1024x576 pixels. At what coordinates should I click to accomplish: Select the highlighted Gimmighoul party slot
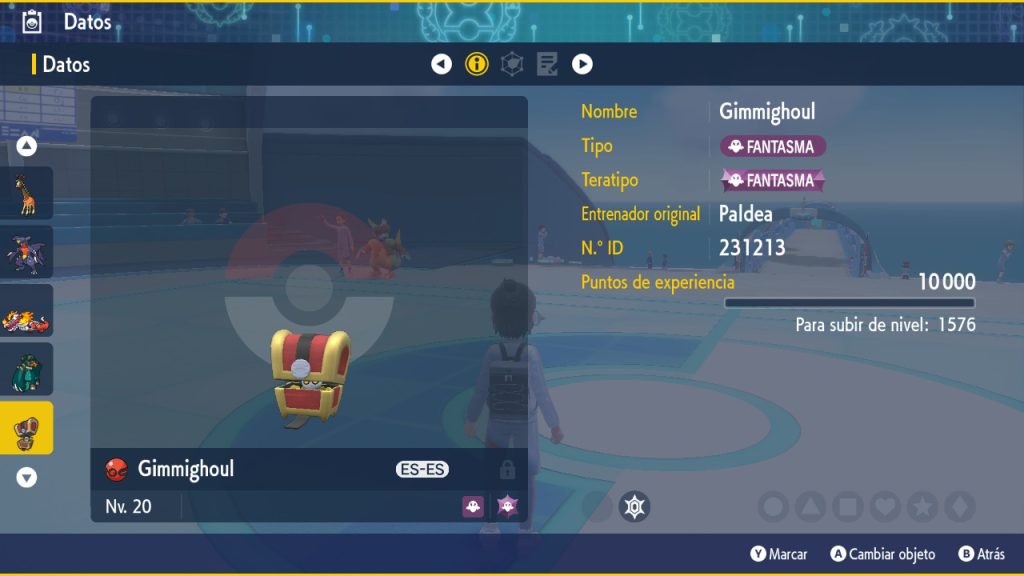(x=27, y=428)
